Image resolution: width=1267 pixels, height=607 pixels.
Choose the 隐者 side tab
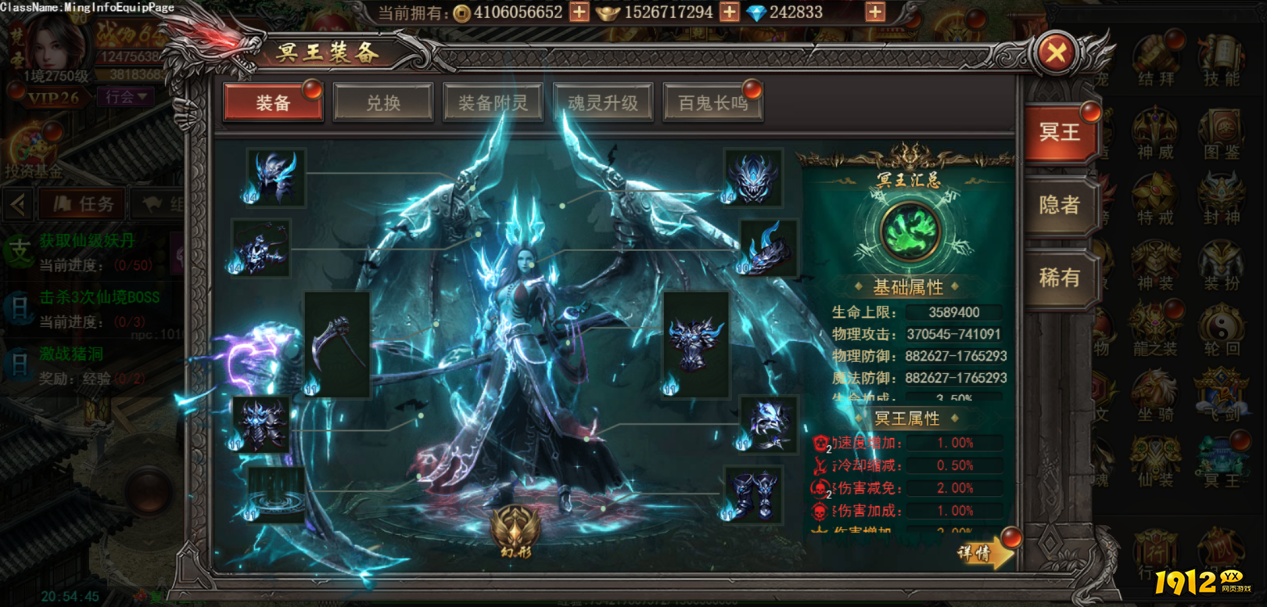click(1059, 205)
